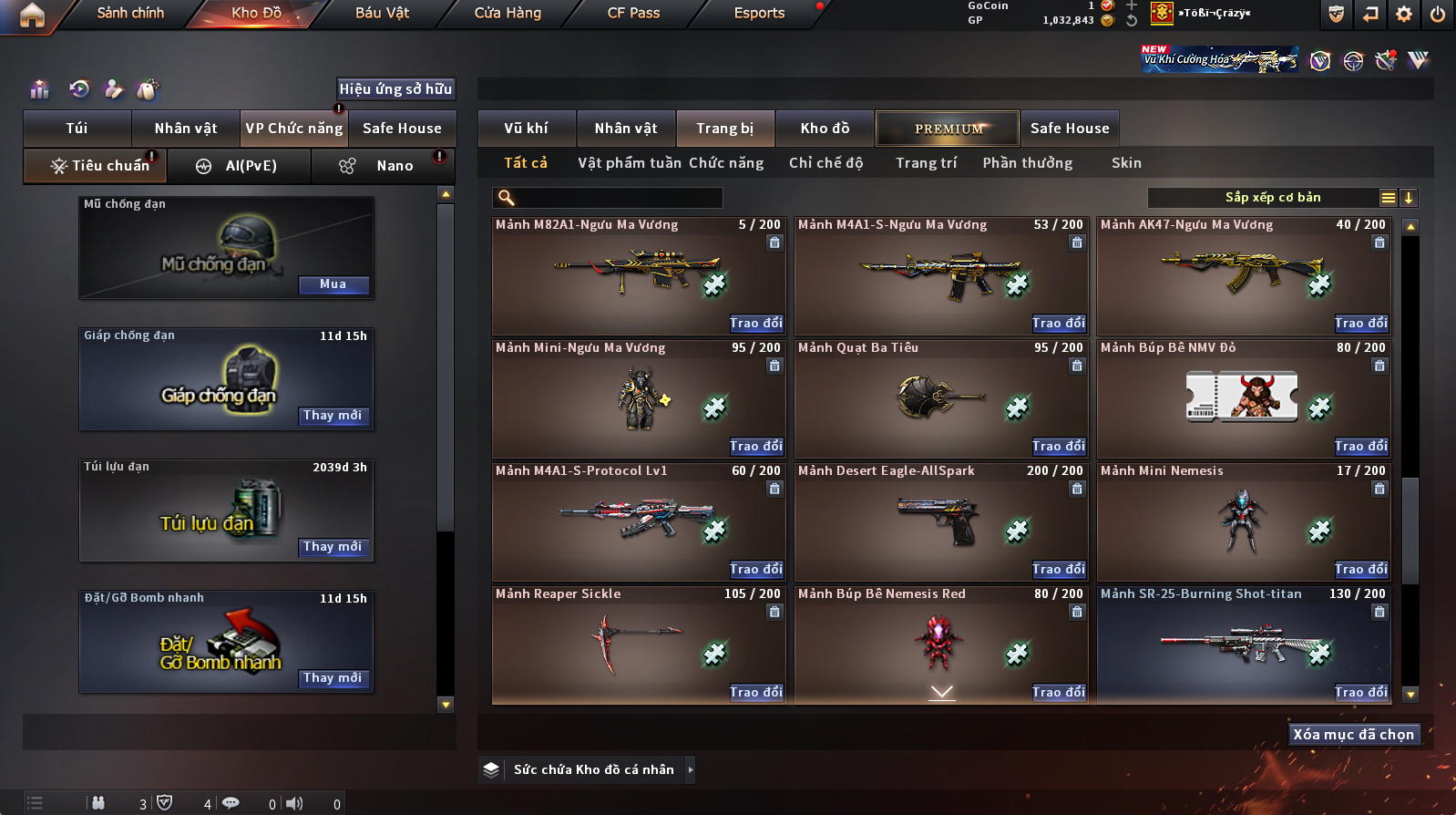Image resolution: width=1456 pixels, height=815 pixels.
Task: Renew the Giáp chống đạn armor
Action: coord(333,416)
